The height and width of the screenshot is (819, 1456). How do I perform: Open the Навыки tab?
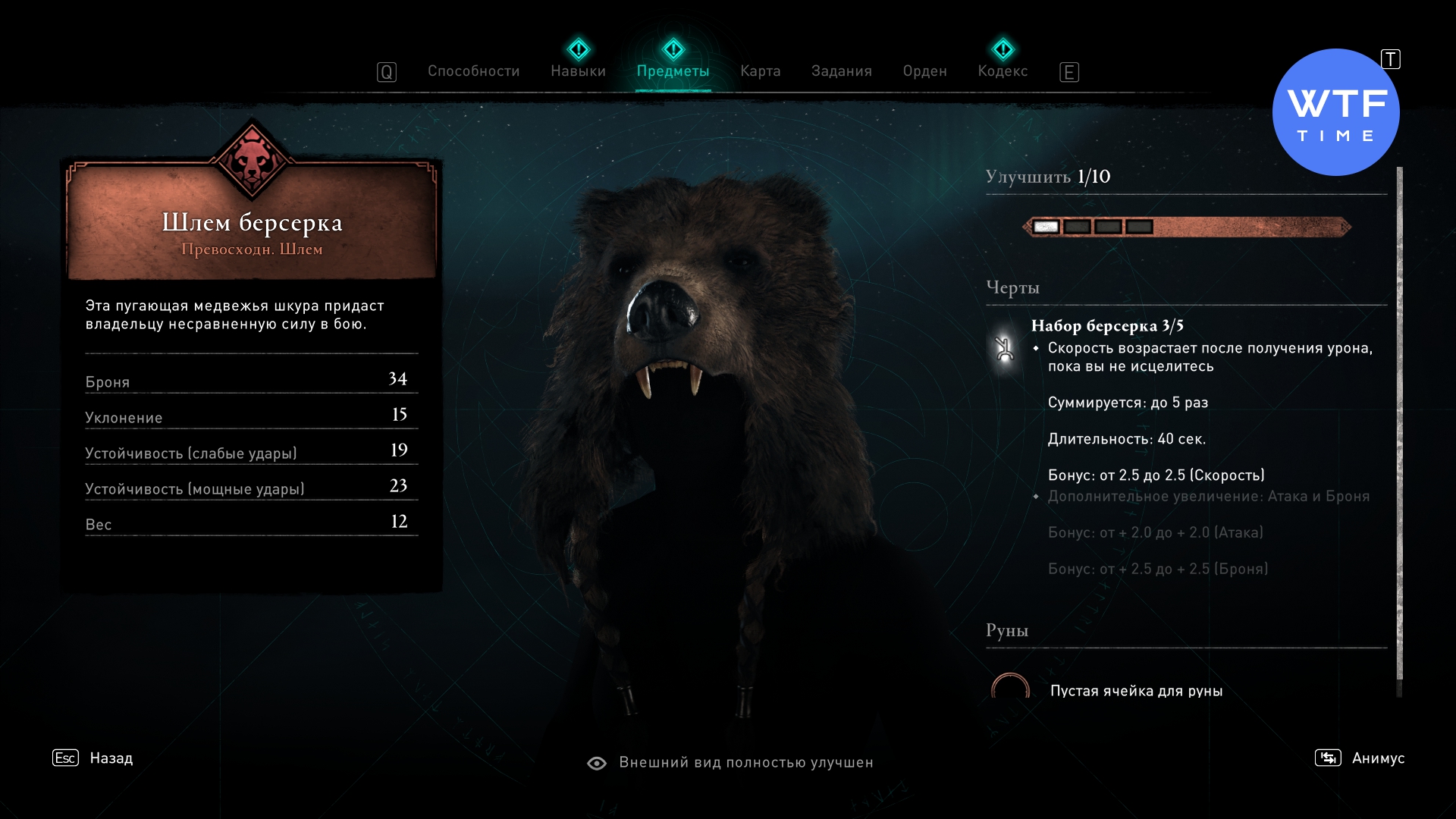point(578,71)
